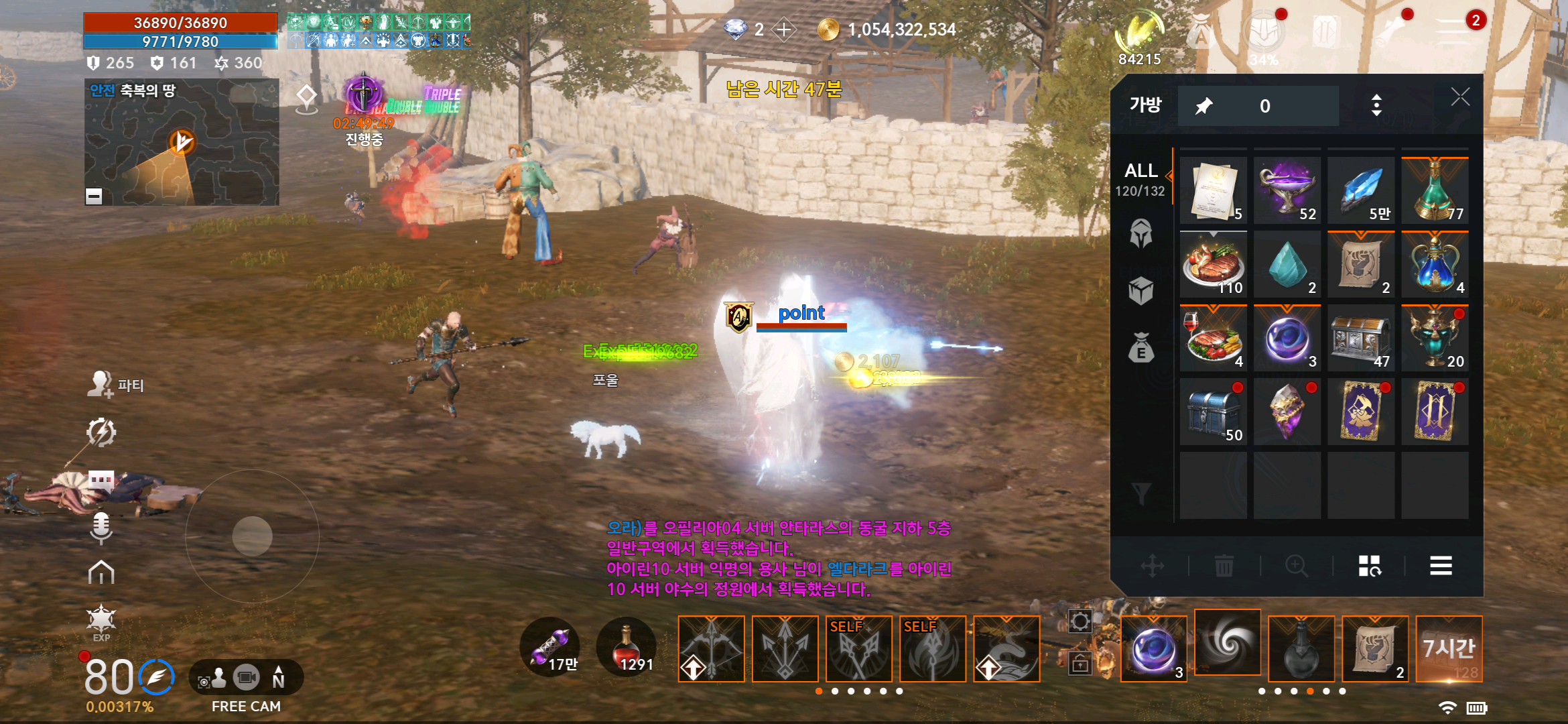
Task: Toggle the microphone voice chat
Action: click(101, 528)
